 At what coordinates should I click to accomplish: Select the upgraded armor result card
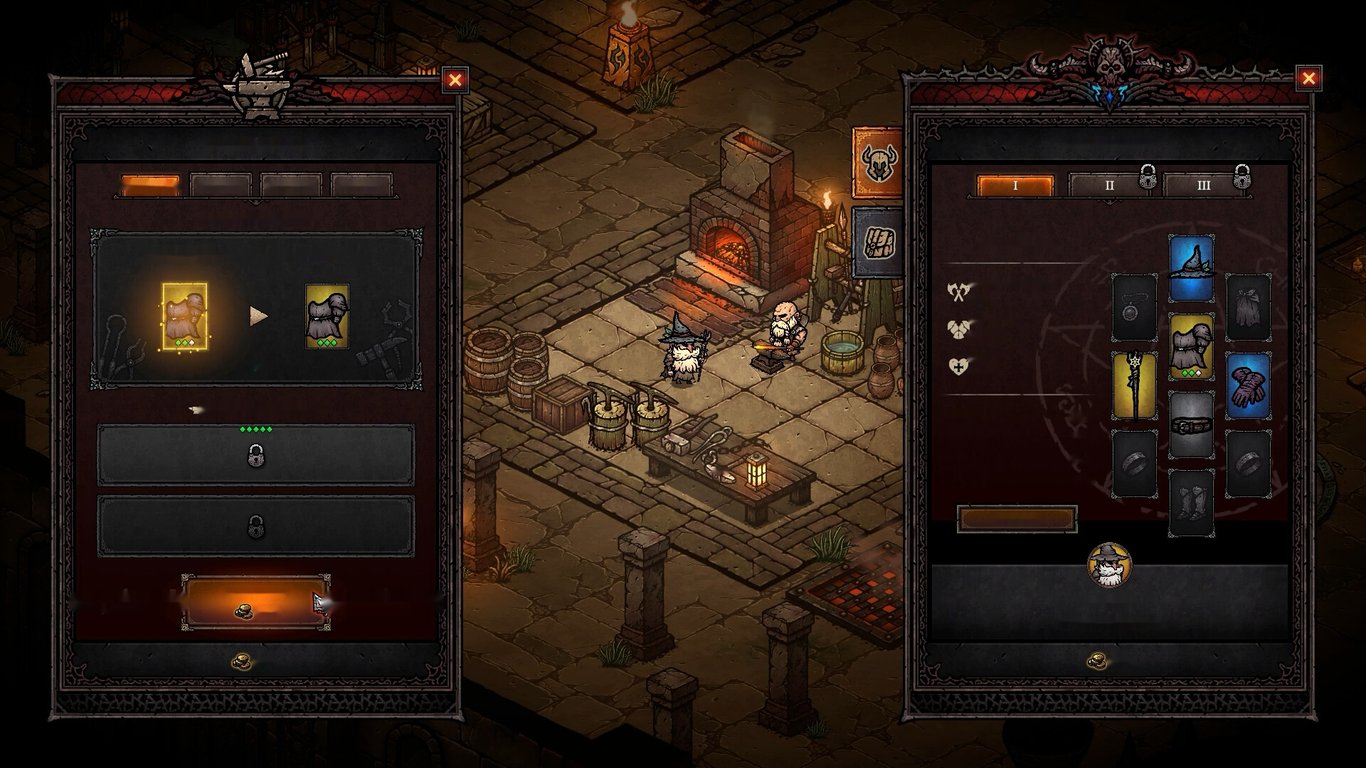click(327, 316)
